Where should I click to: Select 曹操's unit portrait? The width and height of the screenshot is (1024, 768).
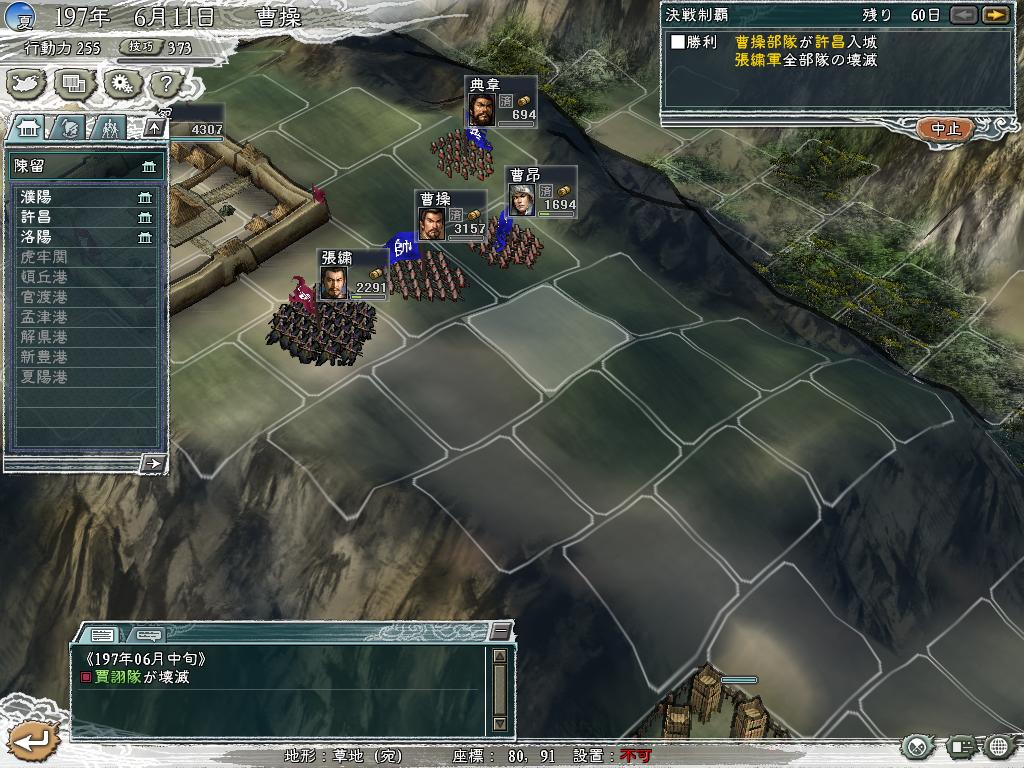tap(431, 223)
